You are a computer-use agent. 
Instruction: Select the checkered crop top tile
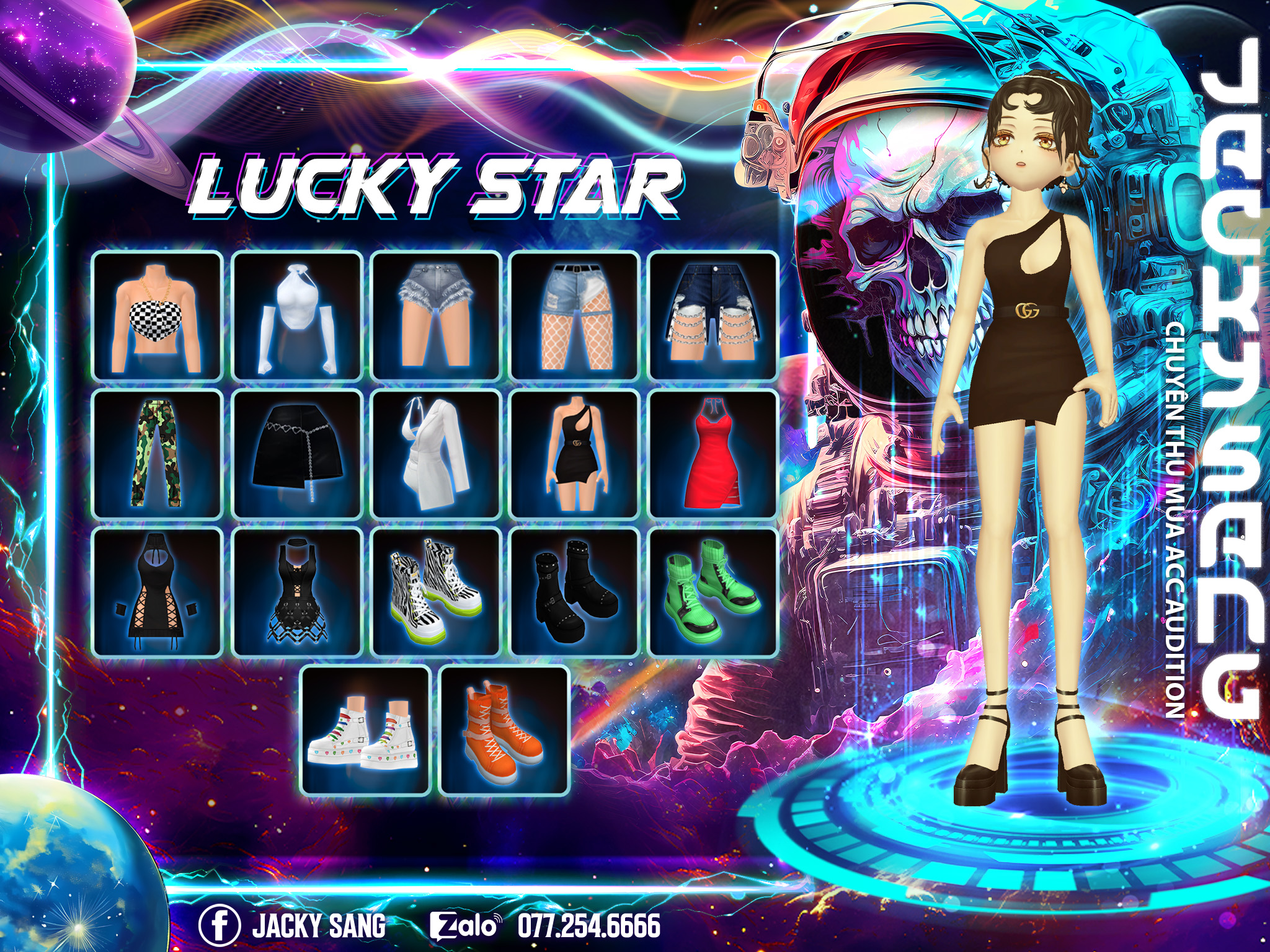[x=158, y=315]
